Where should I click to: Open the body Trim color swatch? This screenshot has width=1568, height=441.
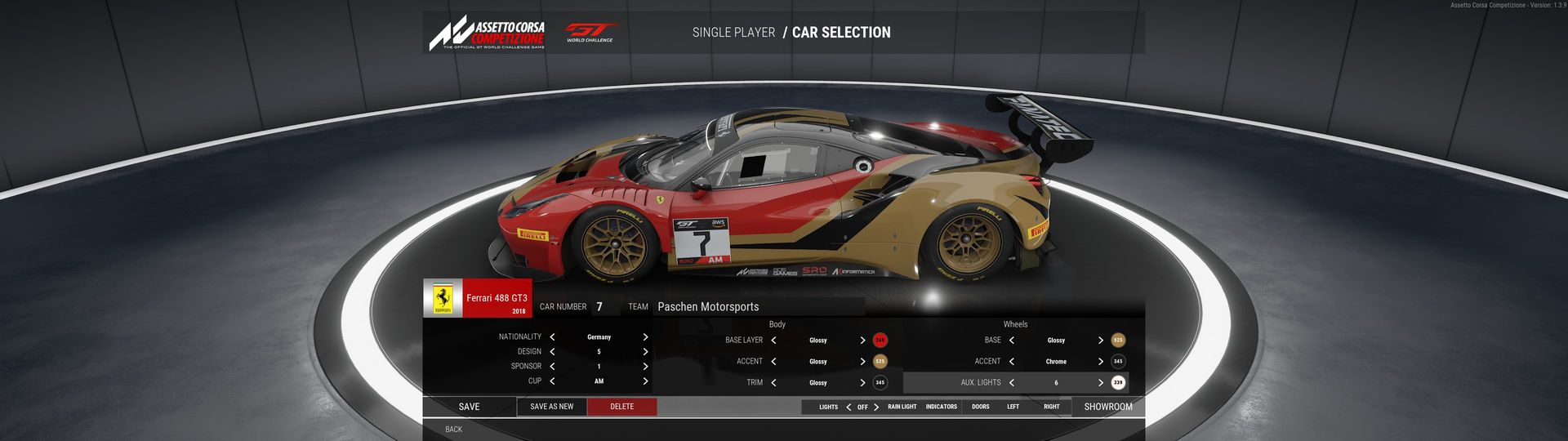click(880, 383)
